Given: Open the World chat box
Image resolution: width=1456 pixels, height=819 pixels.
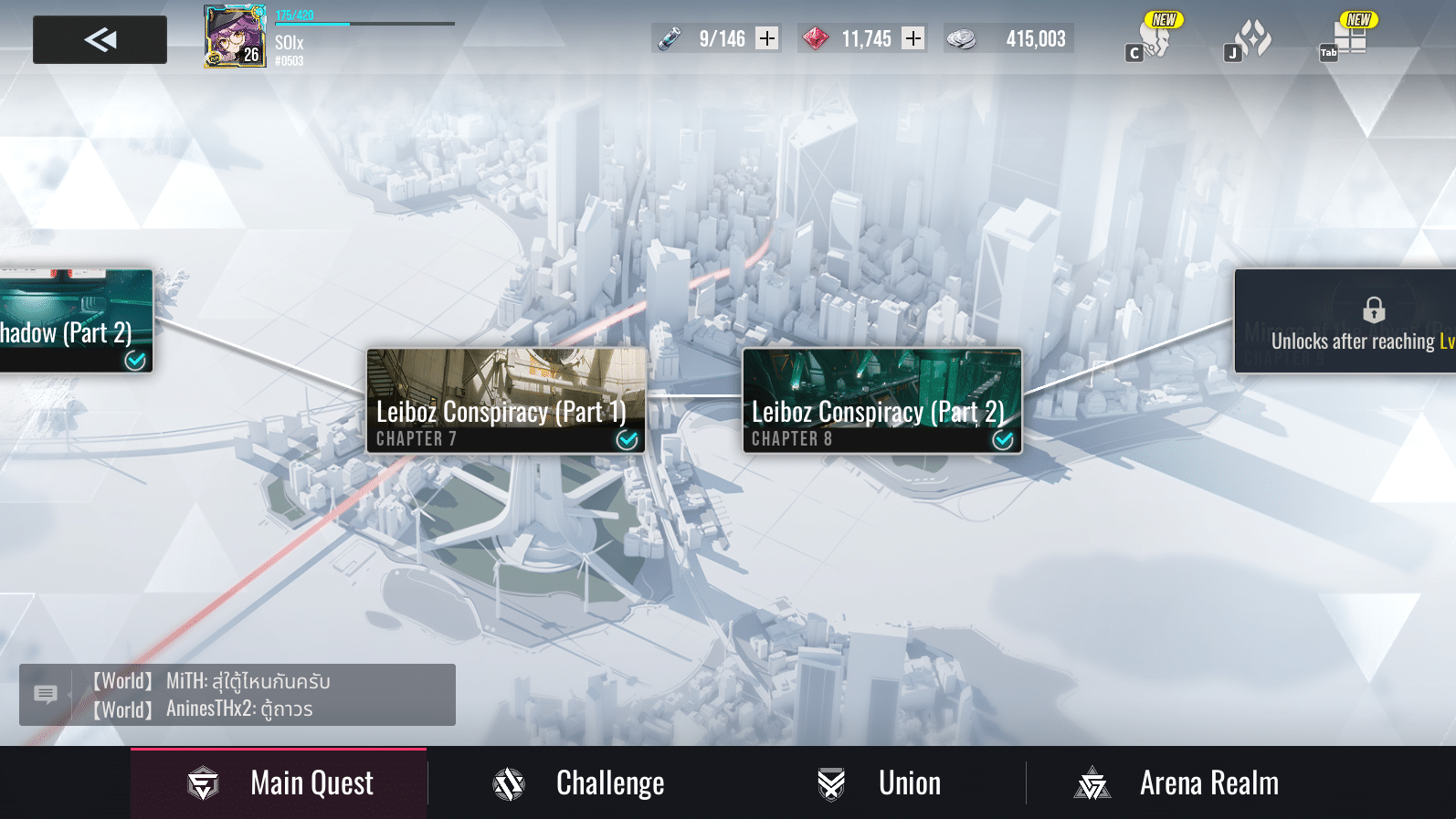Looking at the screenshot, I should point(237,695).
